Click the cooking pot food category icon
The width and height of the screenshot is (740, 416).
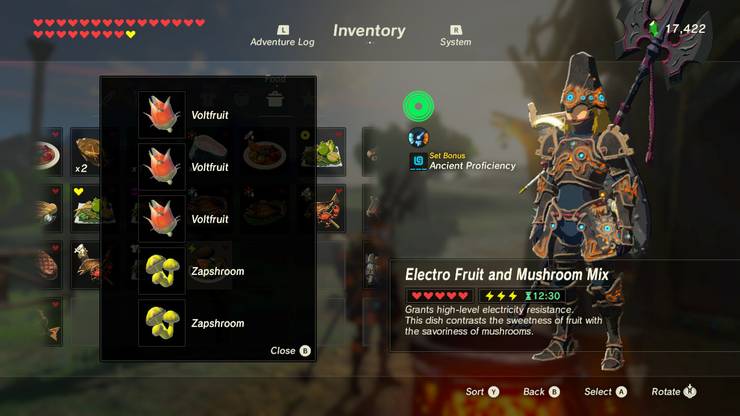[275, 98]
